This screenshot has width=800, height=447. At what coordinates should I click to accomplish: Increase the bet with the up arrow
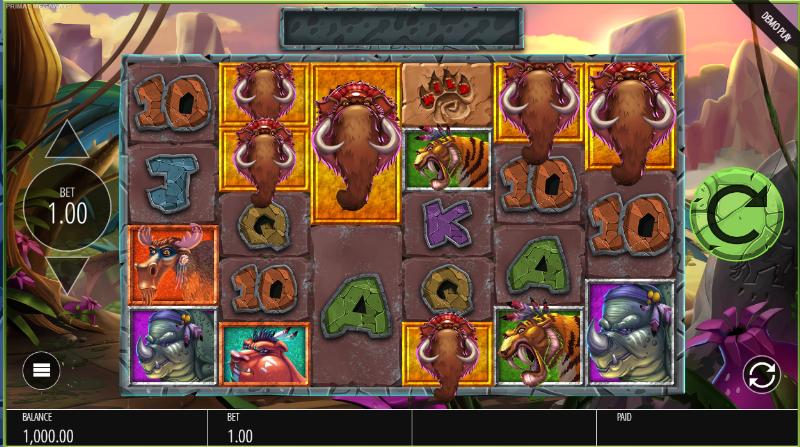point(68,142)
